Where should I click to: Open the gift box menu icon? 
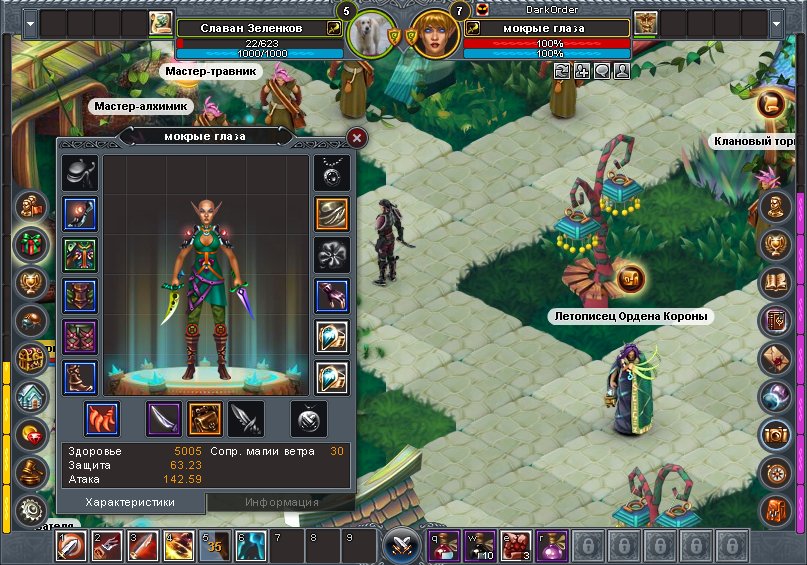30,245
